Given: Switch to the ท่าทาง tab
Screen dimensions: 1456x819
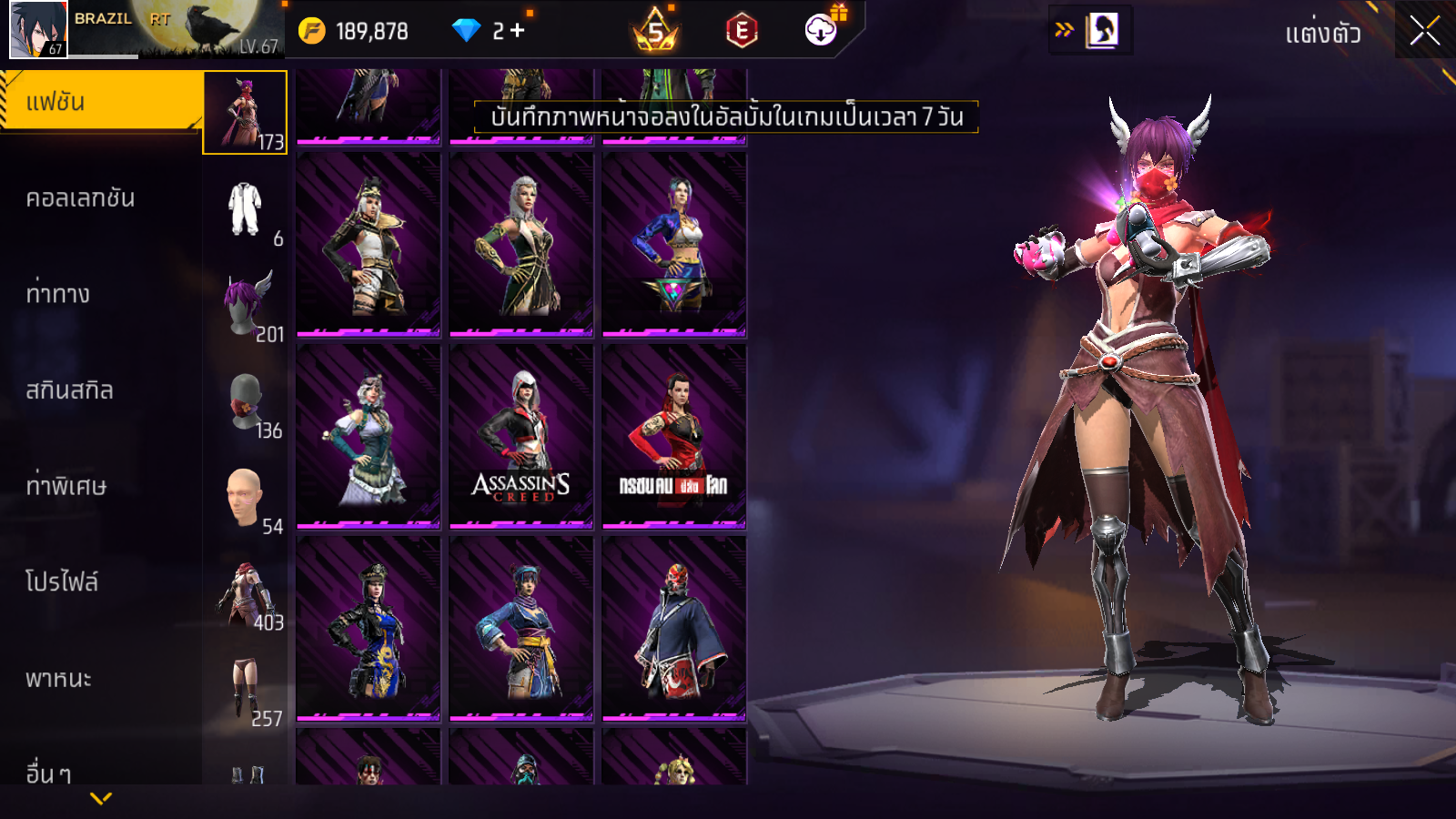Looking at the screenshot, I should click(58, 294).
